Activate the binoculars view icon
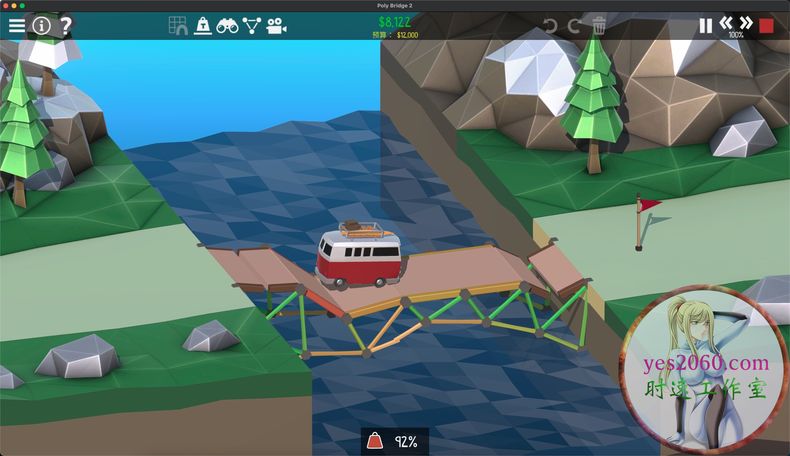The width and height of the screenshot is (790, 456). point(227,26)
